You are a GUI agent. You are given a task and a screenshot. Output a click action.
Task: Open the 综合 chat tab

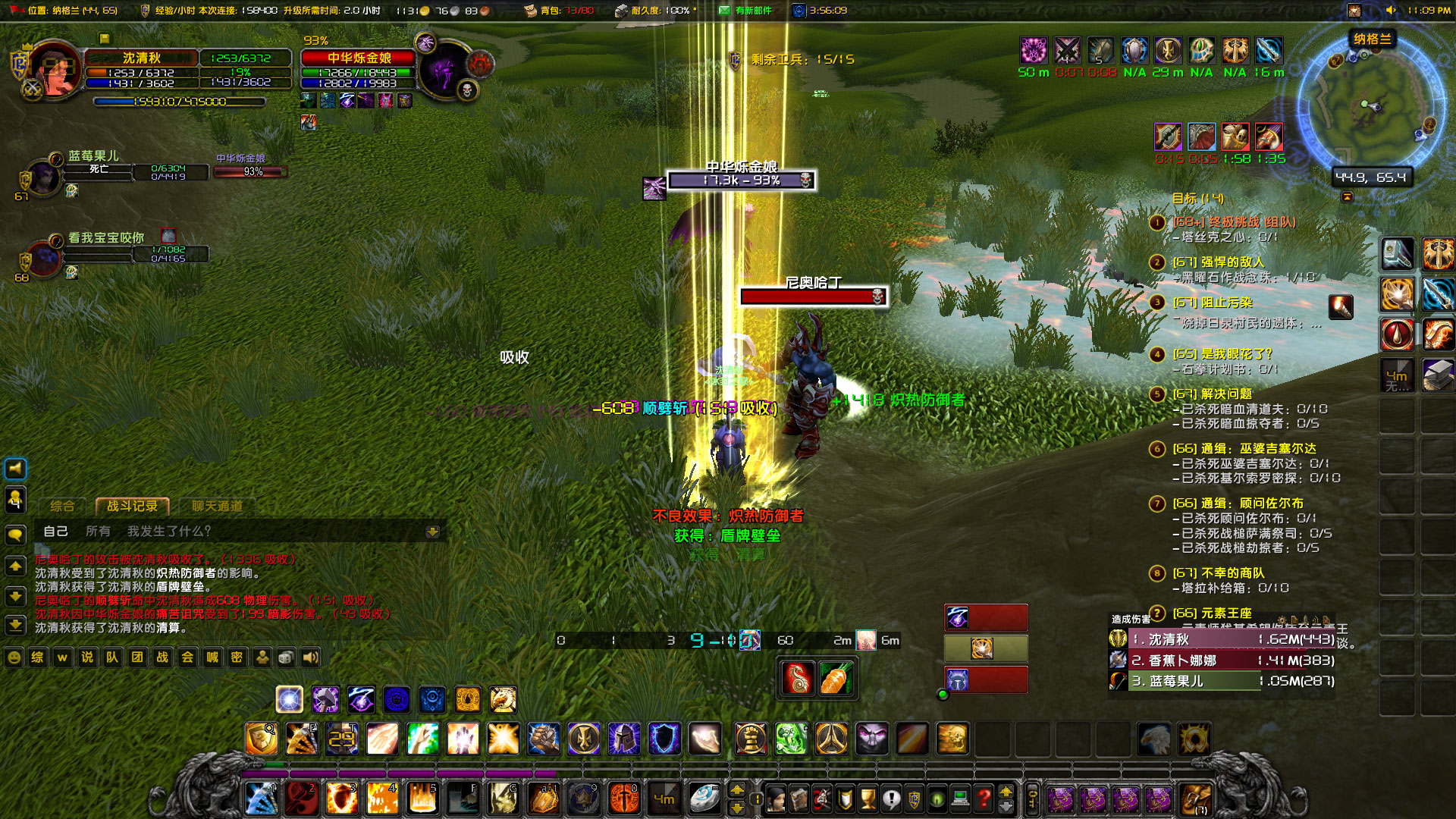[x=62, y=505]
